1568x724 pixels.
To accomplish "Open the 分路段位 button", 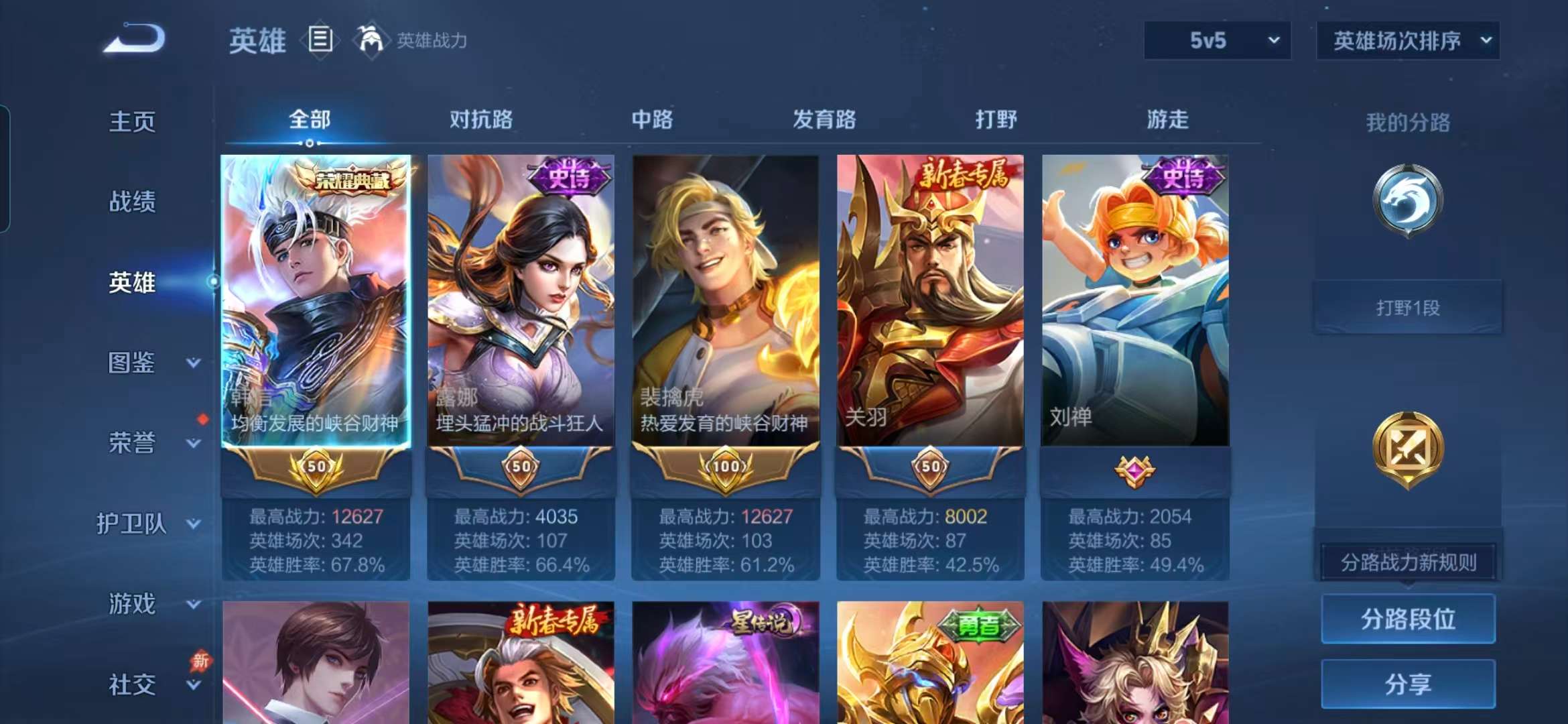I will click(1407, 619).
